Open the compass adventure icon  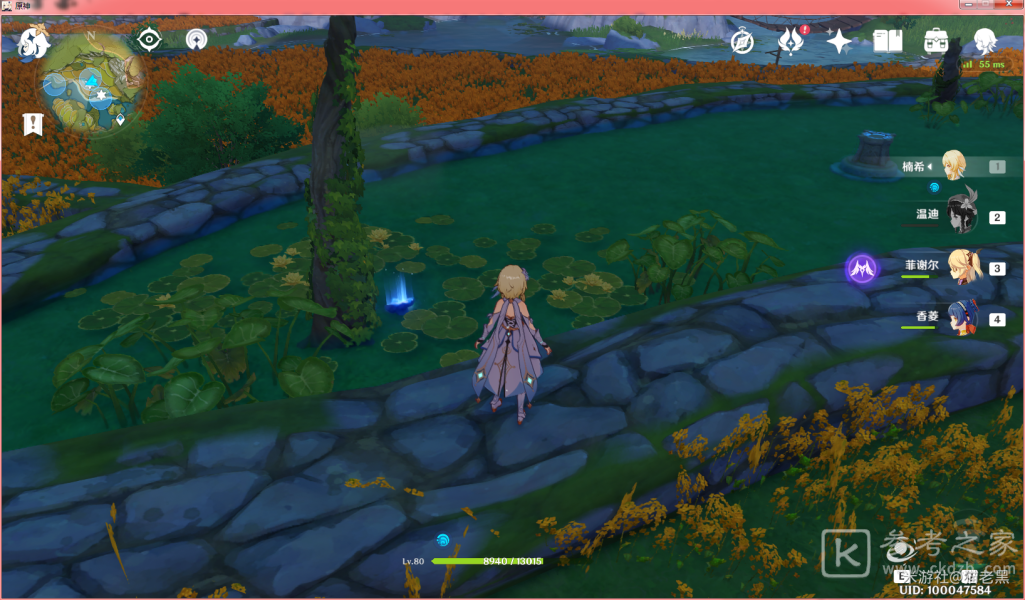coord(741,41)
